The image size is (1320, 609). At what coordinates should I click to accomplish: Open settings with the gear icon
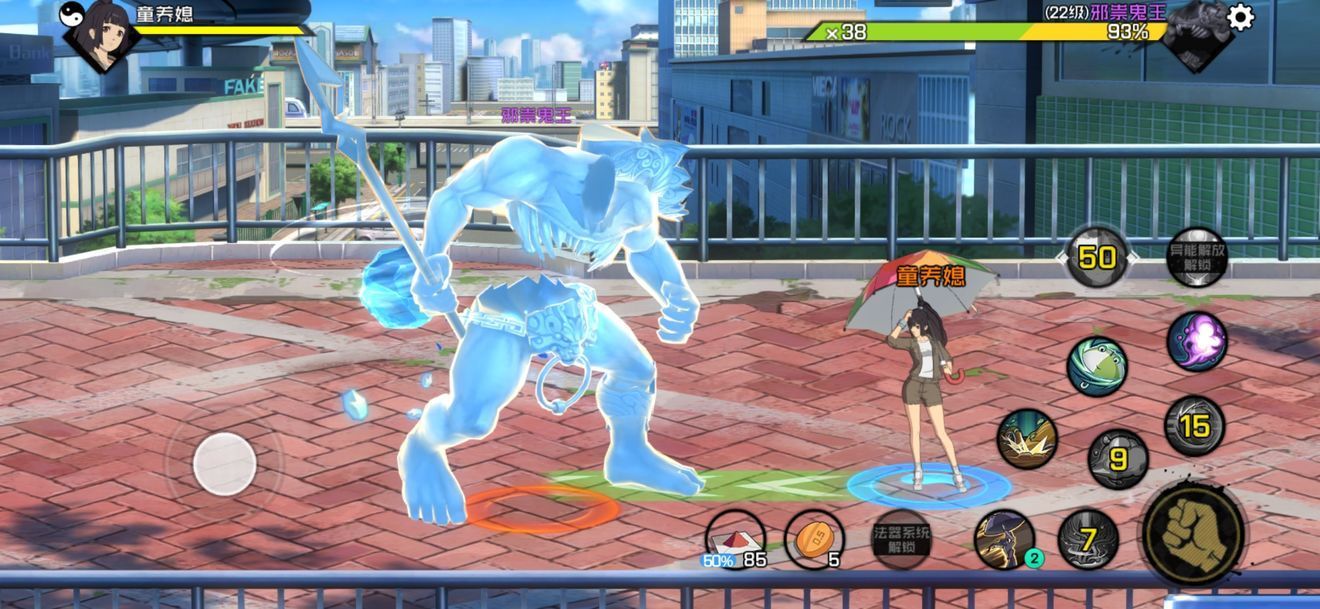tap(1240, 18)
